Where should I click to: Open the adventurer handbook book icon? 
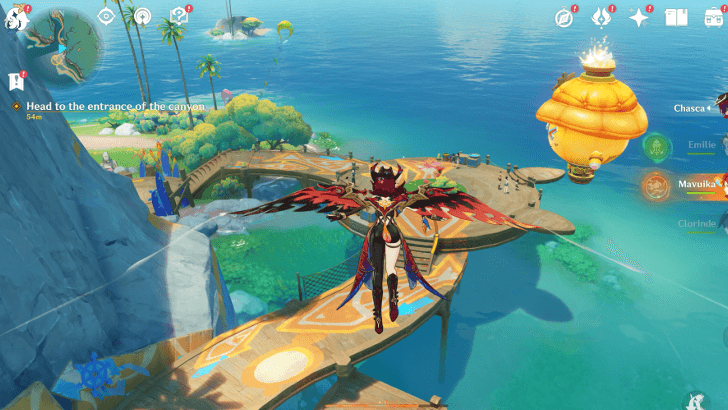point(676,17)
